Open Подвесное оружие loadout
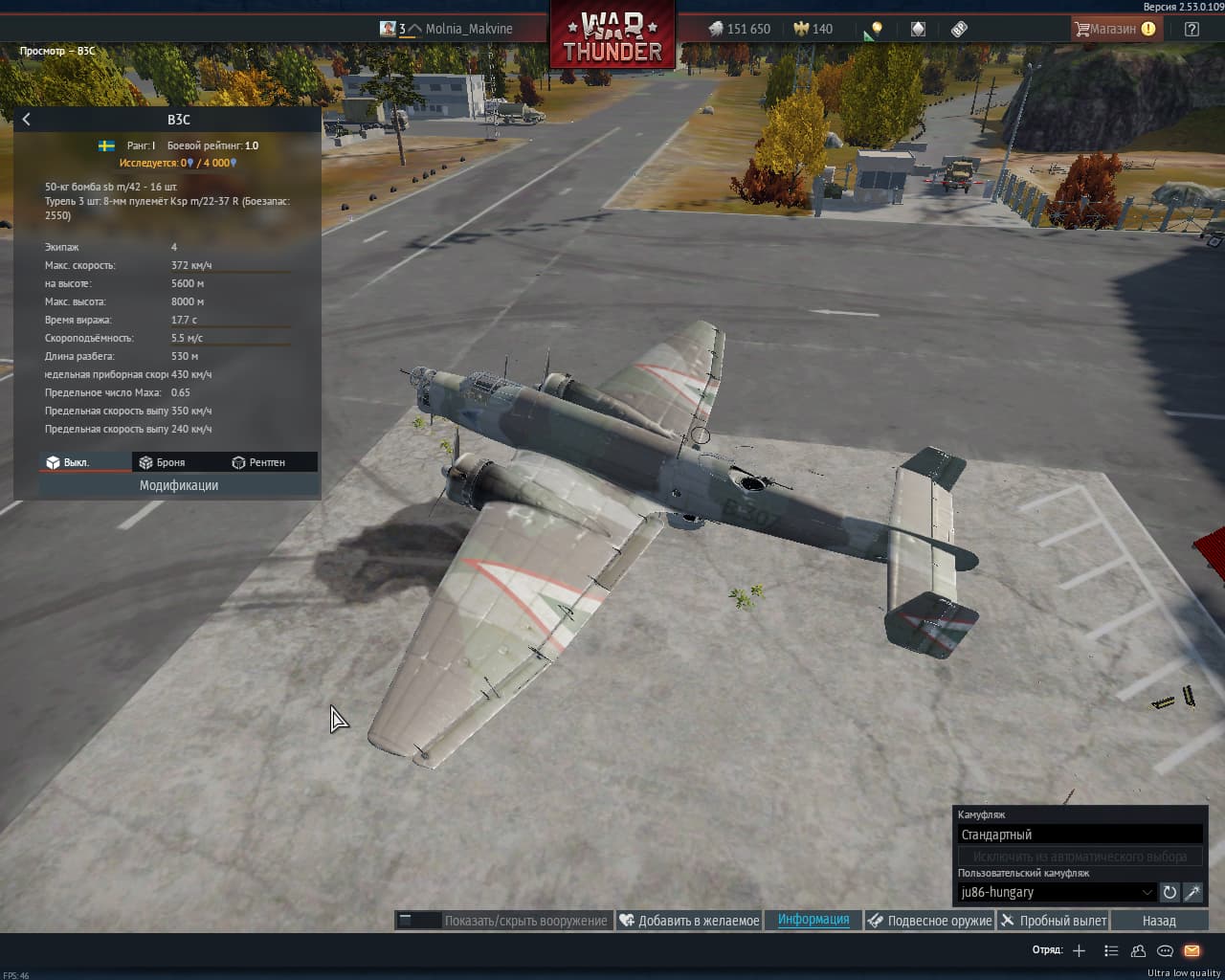 click(929, 921)
